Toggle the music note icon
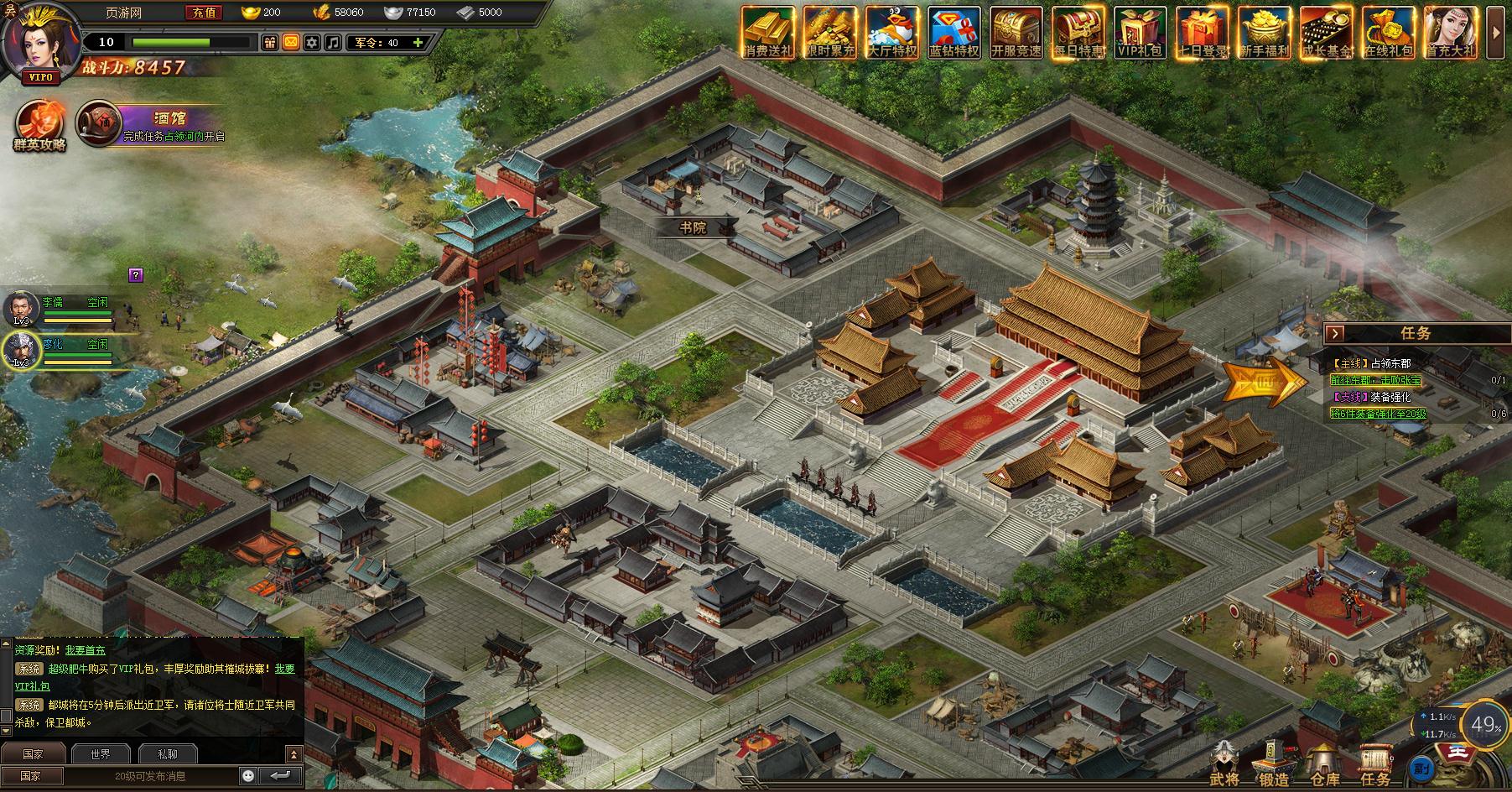The width and height of the screenshot is (1512, 792). 333,42
